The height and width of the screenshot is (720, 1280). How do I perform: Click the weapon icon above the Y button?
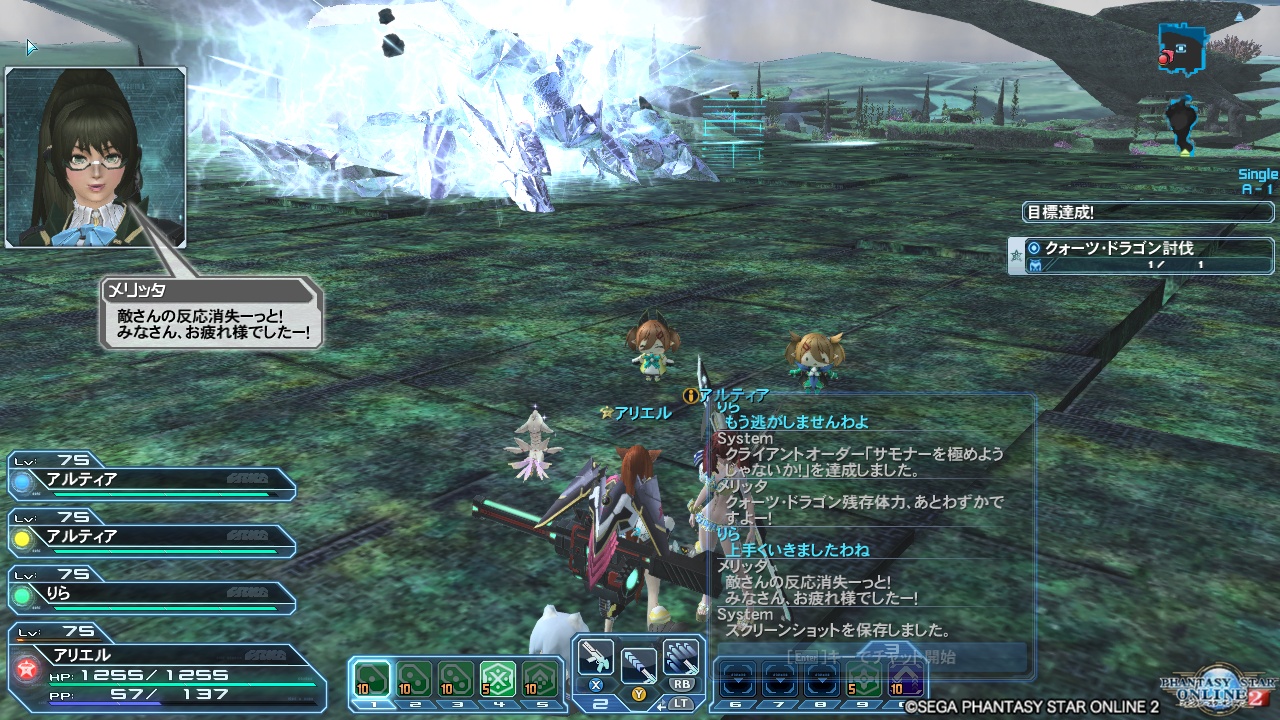(x=639, y=666)
